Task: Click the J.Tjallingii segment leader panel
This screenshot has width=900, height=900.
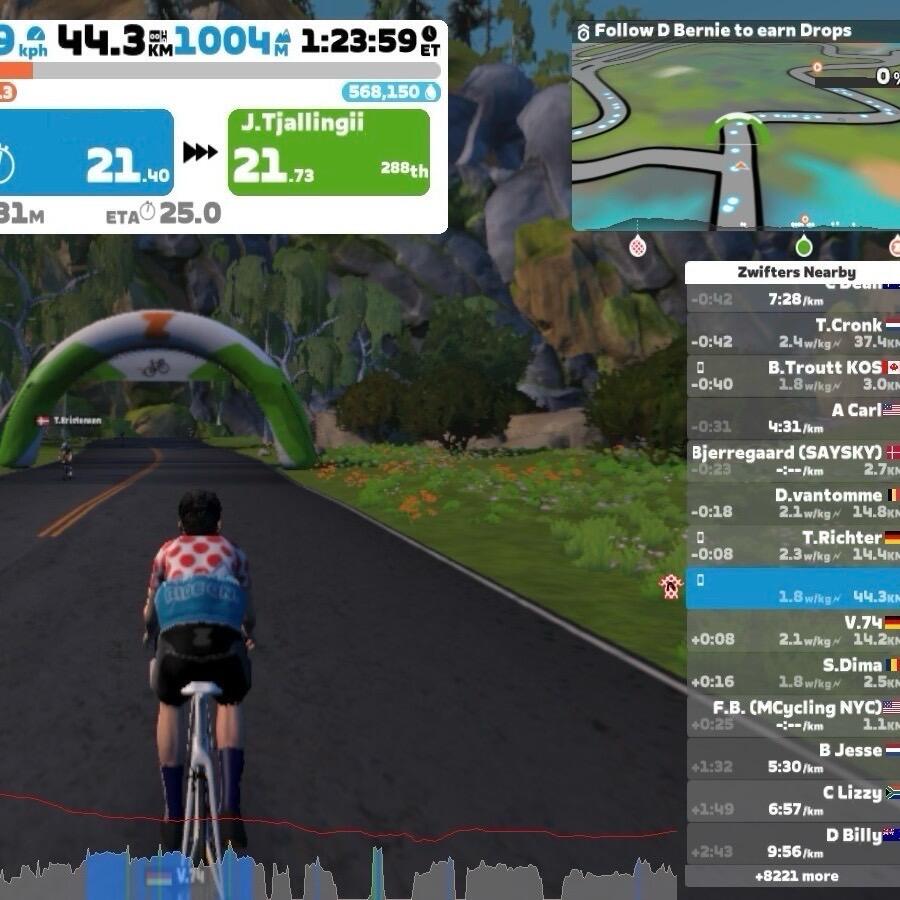Action: coord(329,152)
